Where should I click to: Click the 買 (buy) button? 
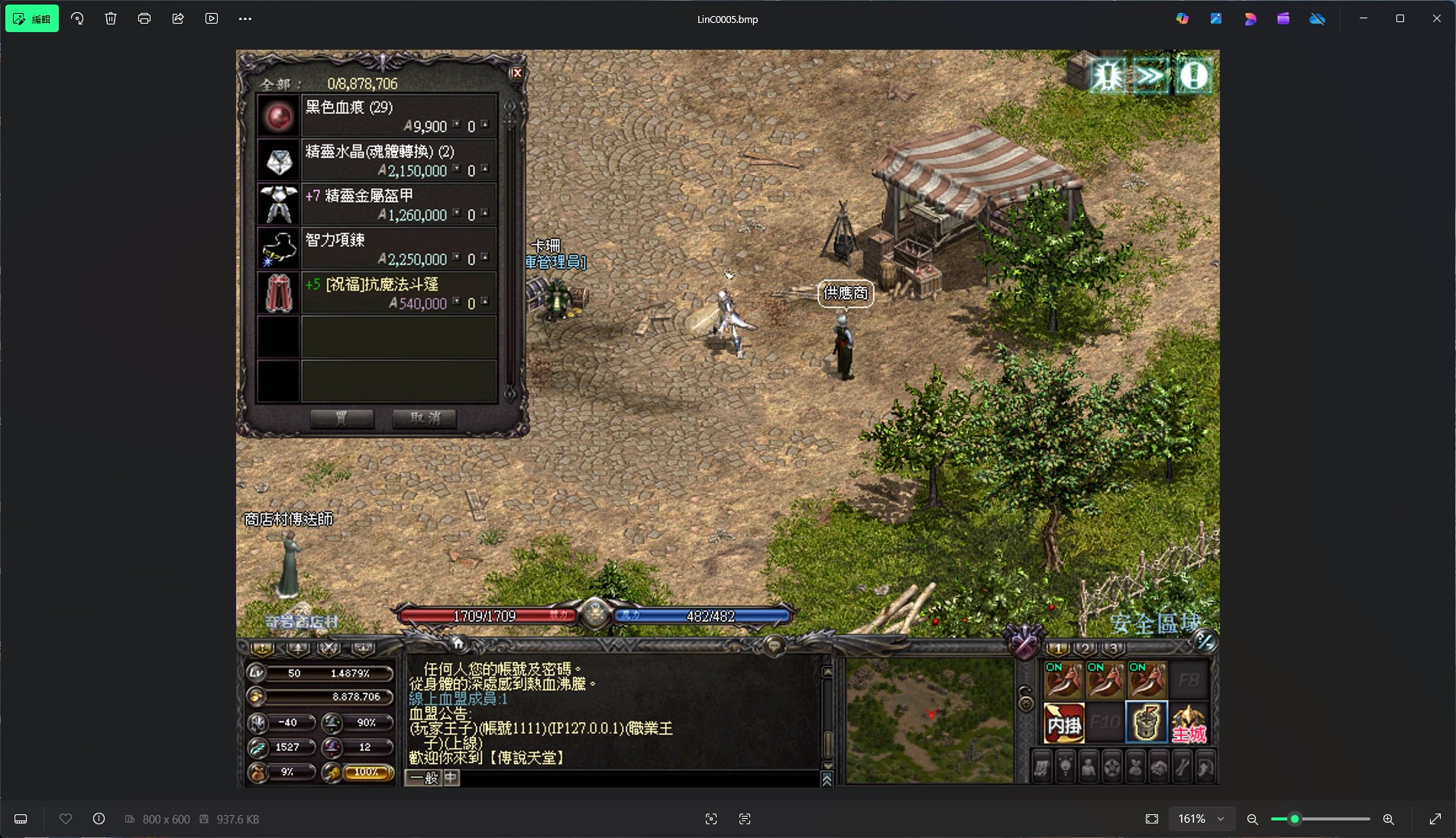pos(341,418)
